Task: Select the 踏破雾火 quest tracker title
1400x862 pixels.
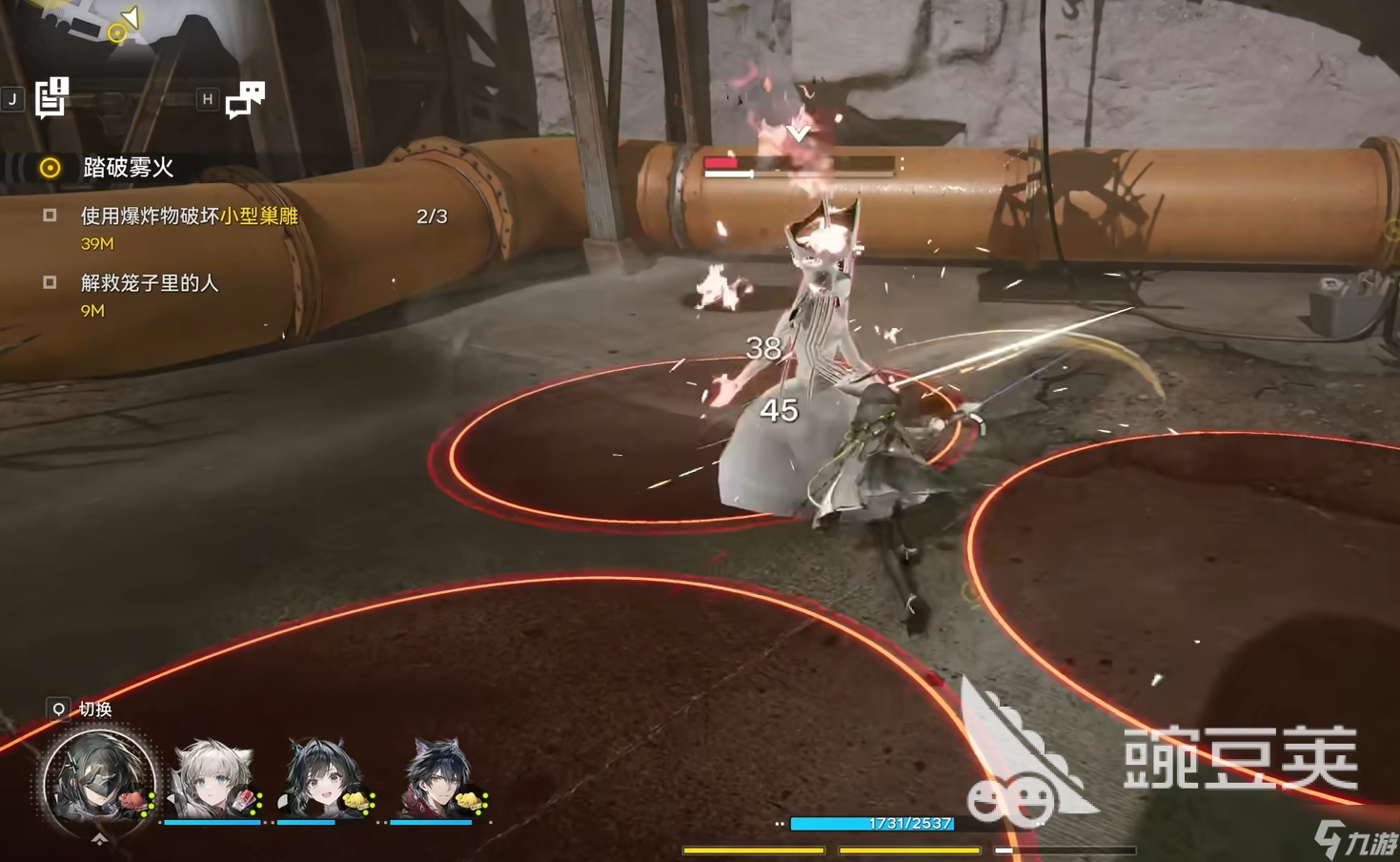Action: point(128,168)
